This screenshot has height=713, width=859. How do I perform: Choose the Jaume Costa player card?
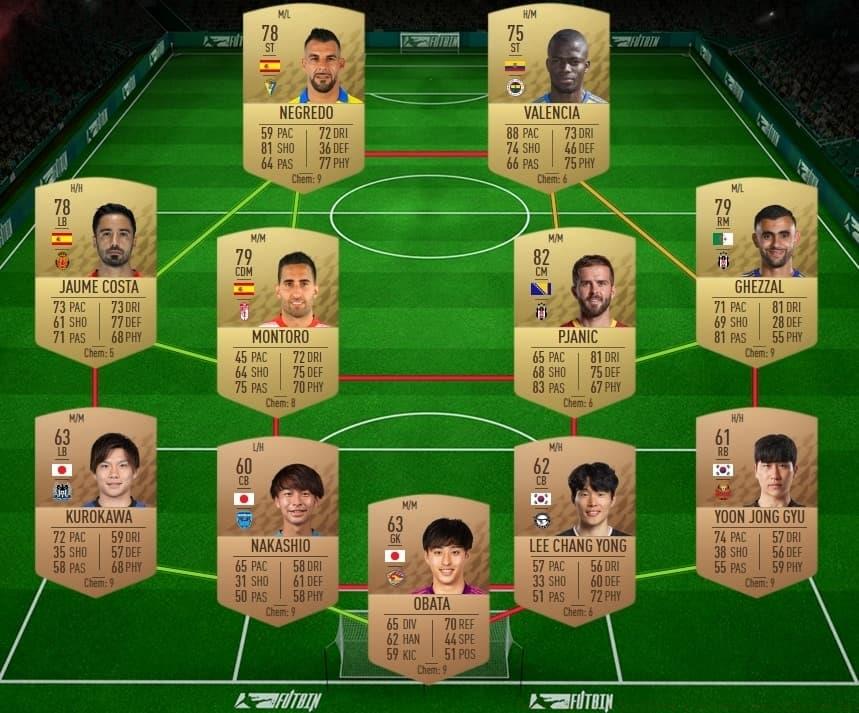tap(95, 270)
